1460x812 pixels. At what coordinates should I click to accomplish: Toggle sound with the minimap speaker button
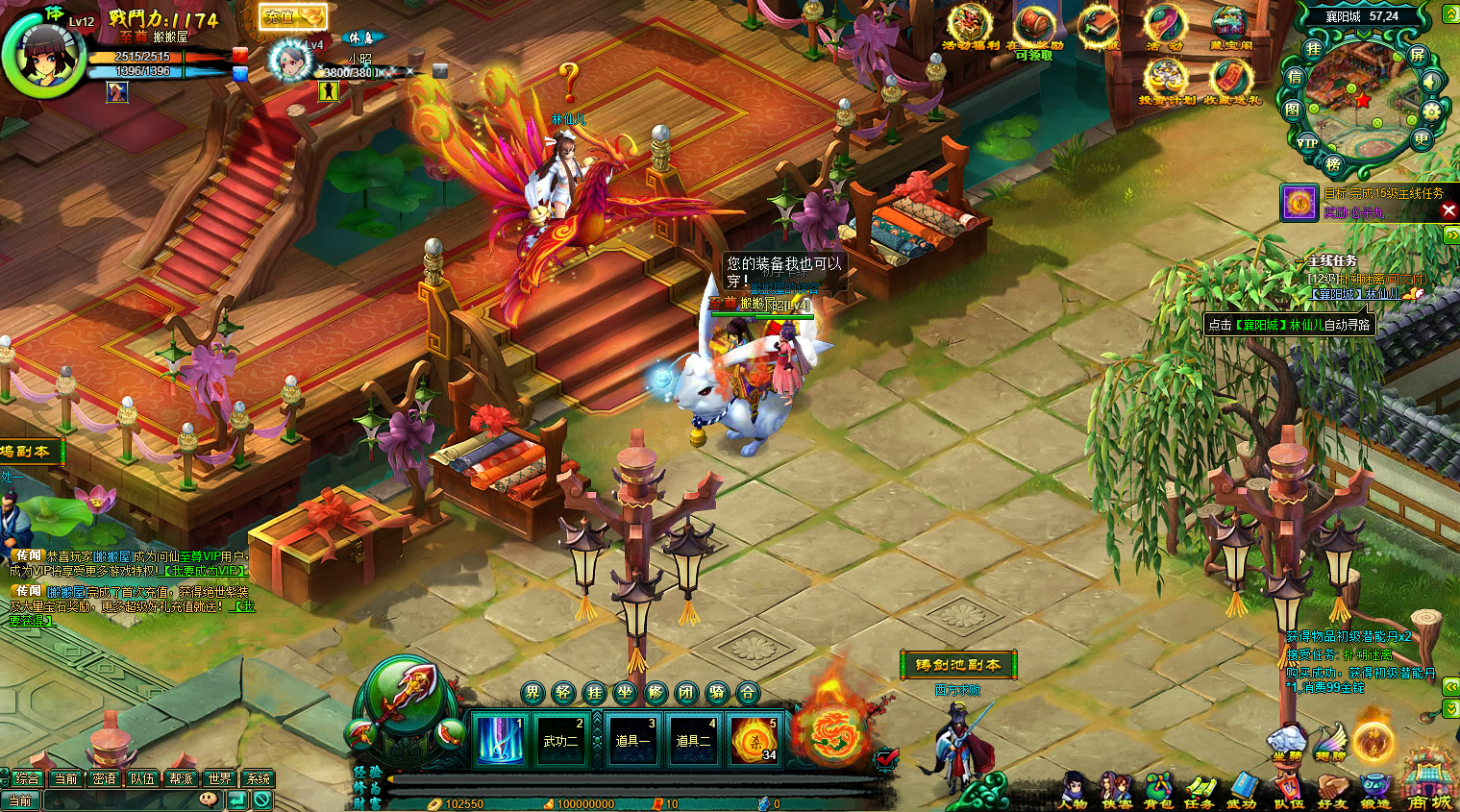pos(1431,83)
